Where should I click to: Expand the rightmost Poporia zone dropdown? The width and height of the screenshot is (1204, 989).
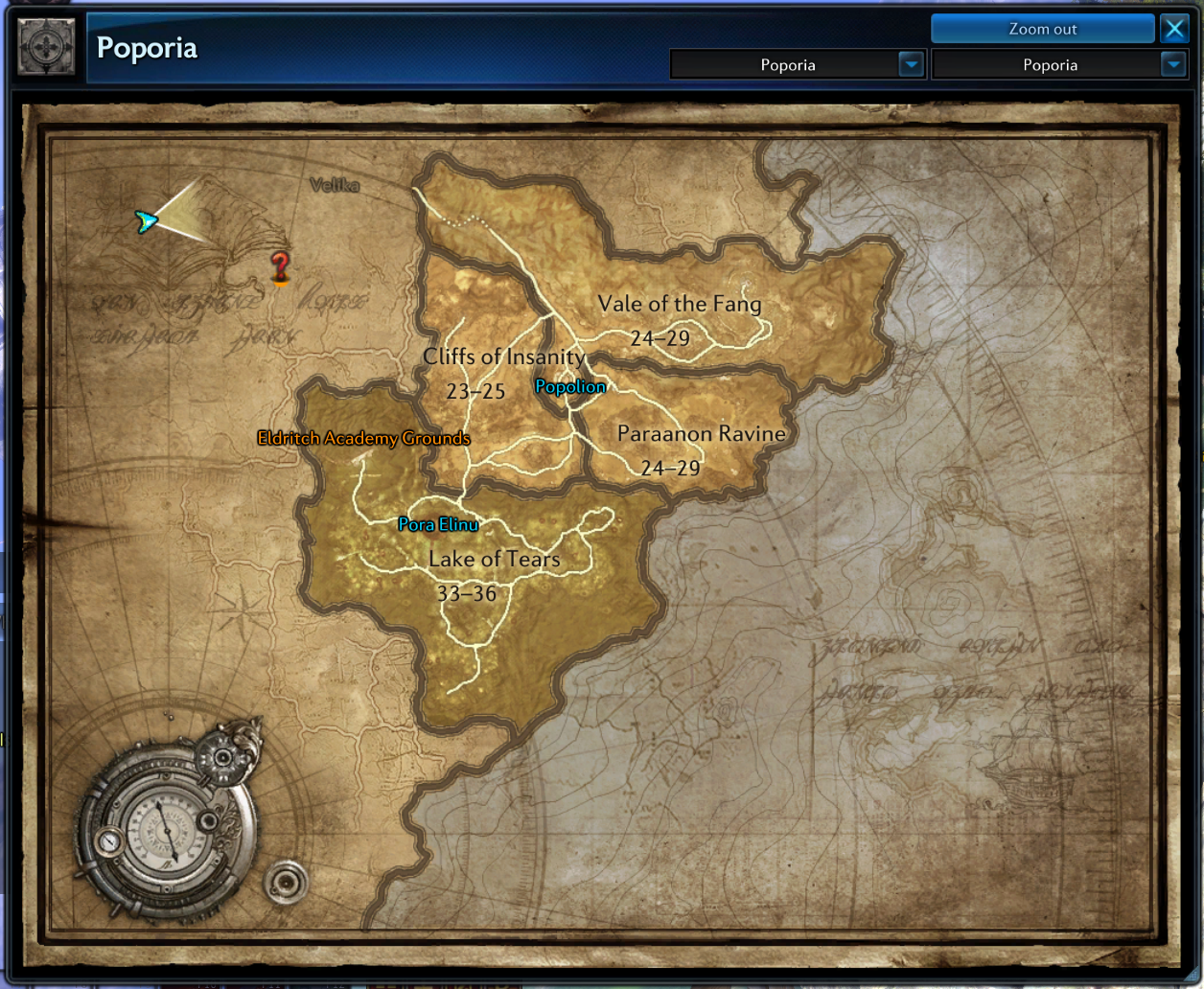click(1172, 64)
